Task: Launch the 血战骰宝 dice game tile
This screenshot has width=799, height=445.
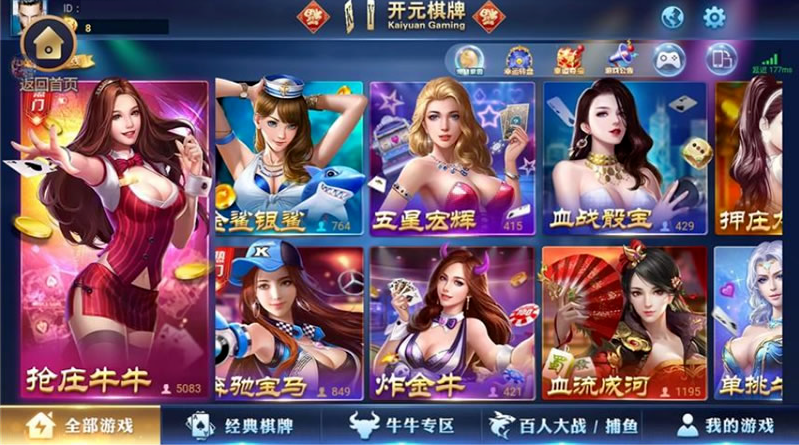Action: click(623, 158)
